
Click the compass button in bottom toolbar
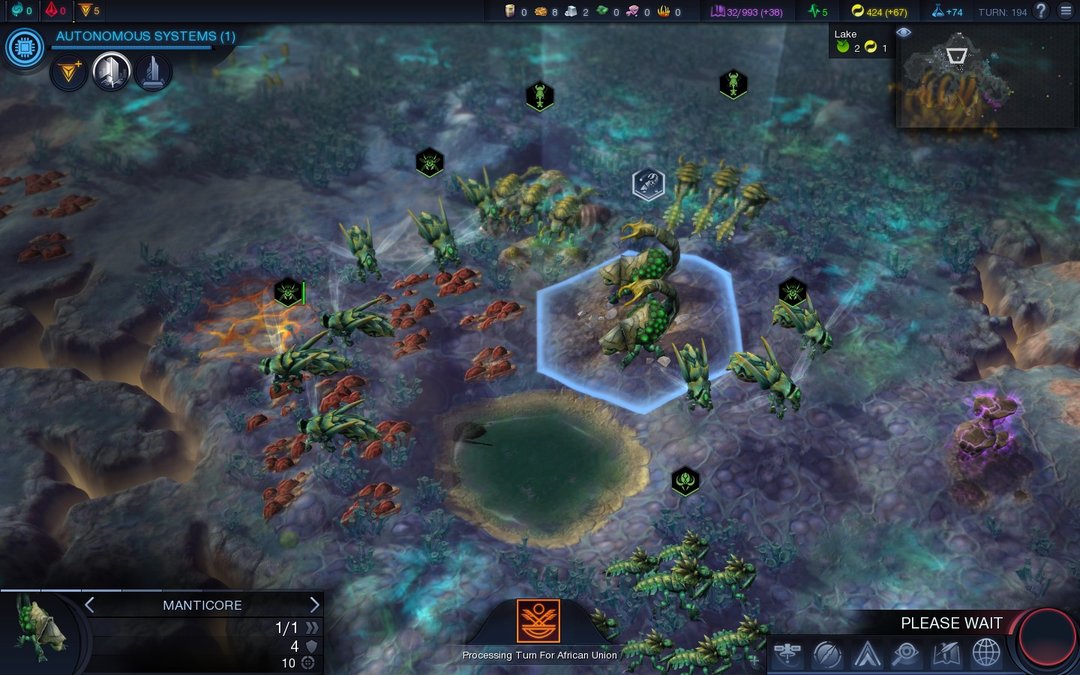click(x=827, y=654)
